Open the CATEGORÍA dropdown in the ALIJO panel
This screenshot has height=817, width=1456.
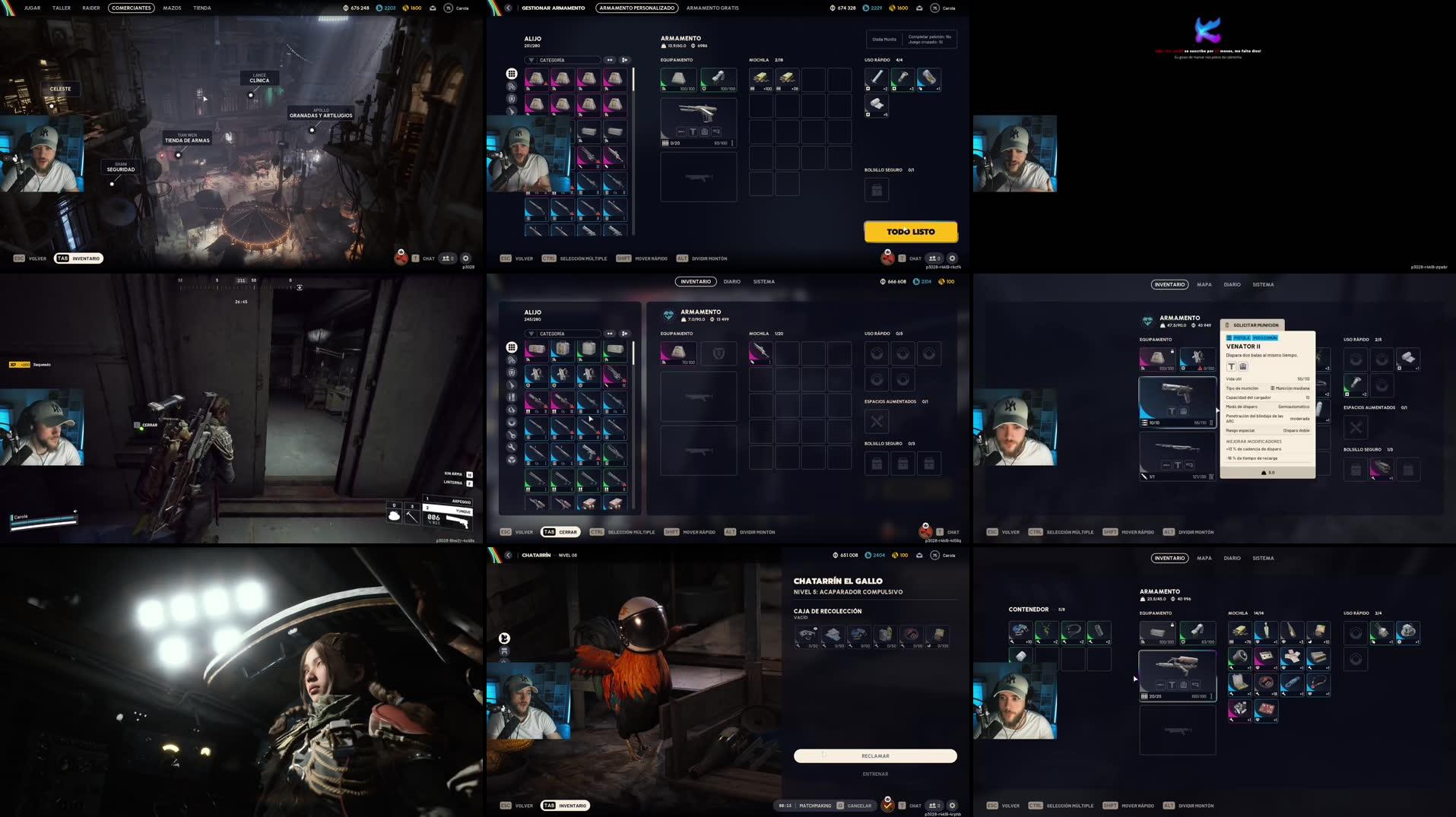click(569, 59)
